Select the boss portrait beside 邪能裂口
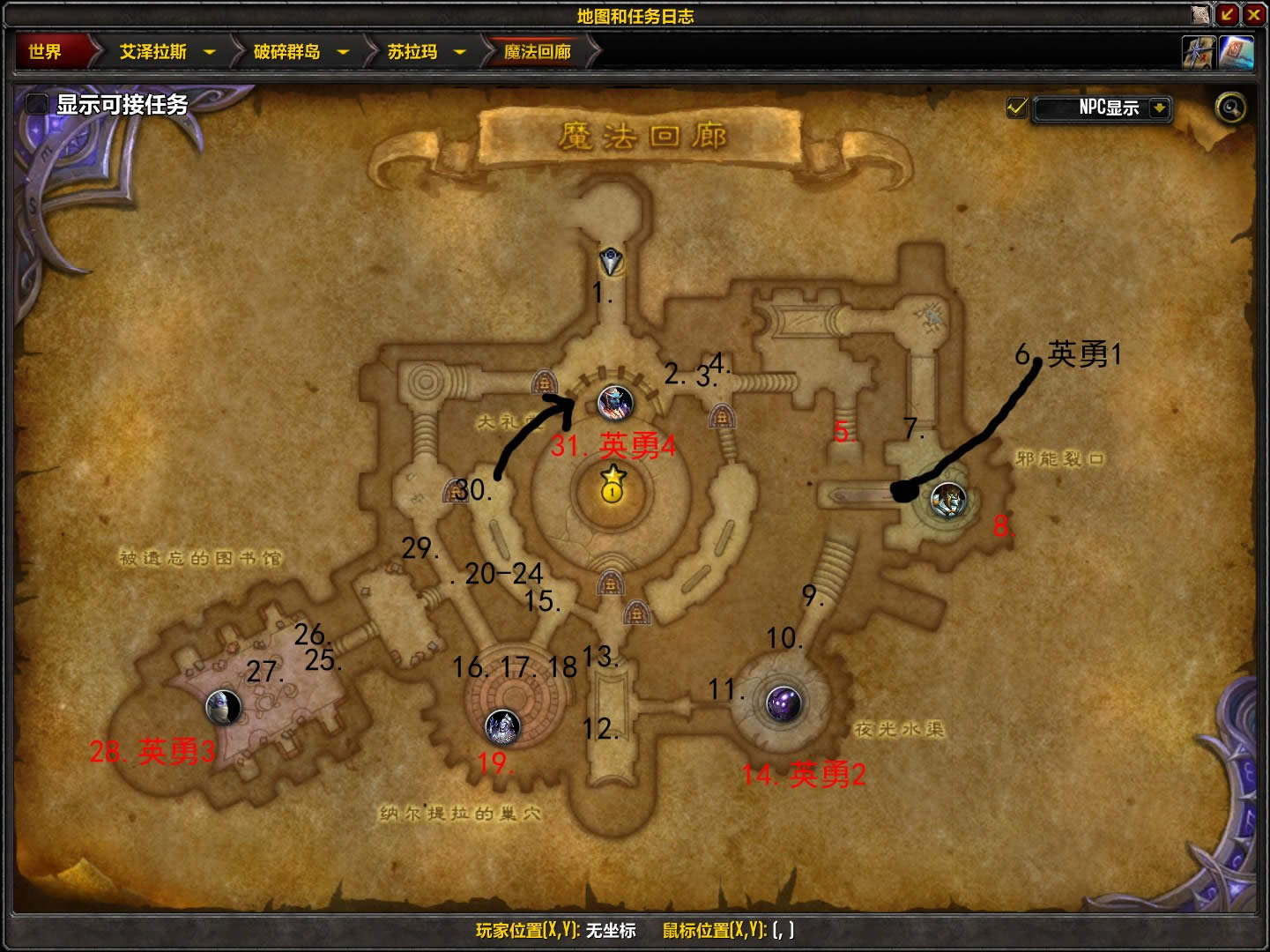The height and width of the screenshot is (952, 1270). [x=948, y=500]
